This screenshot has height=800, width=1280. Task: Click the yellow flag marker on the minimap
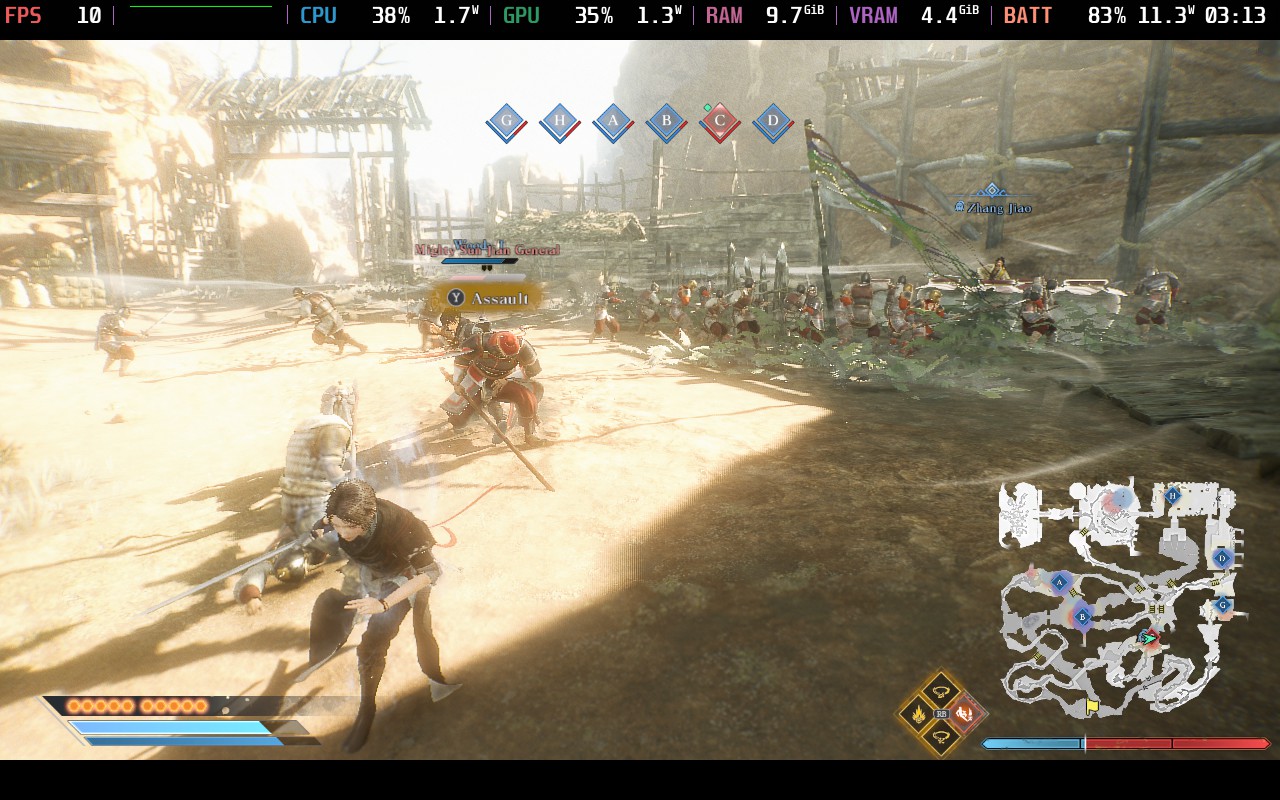(1092, 706)
